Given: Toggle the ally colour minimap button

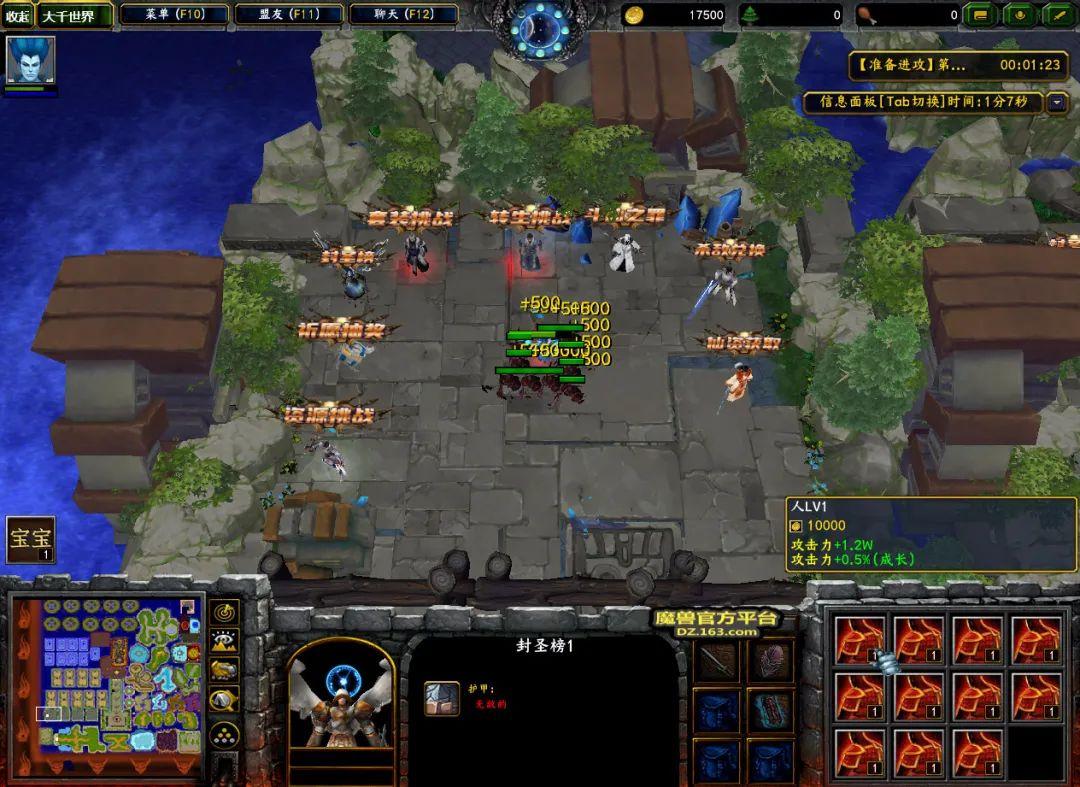Looking at the screenshot, I should (x=226, y=671).
